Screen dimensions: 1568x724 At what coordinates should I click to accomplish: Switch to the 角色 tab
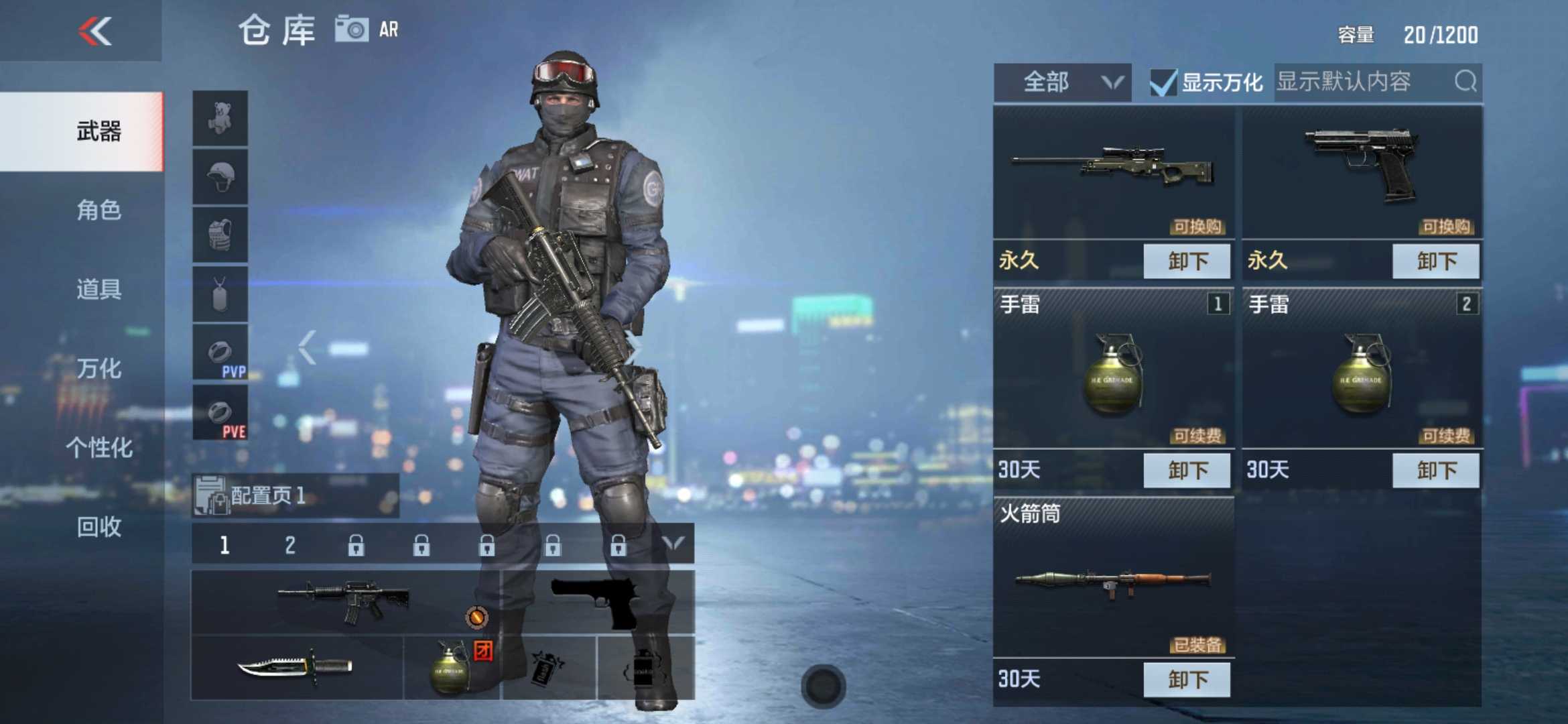pyautogui.click(x=99, y=210)
